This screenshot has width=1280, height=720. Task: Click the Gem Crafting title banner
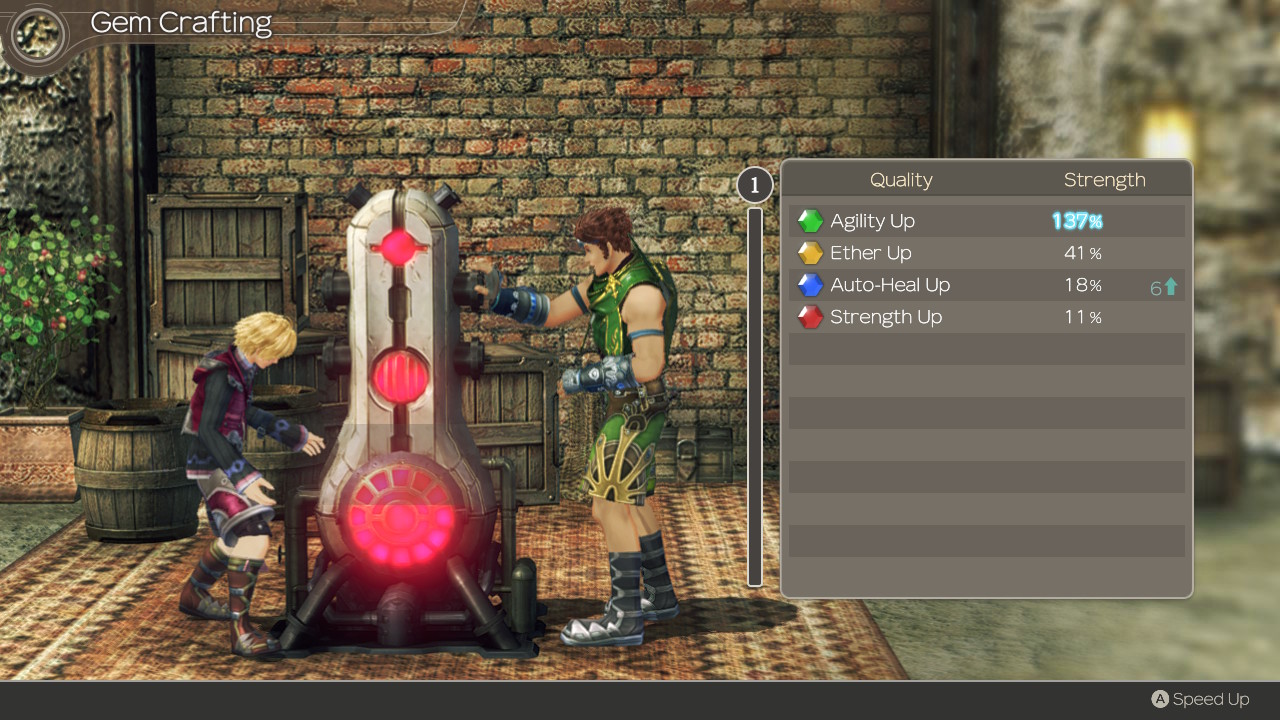point(180,22)
